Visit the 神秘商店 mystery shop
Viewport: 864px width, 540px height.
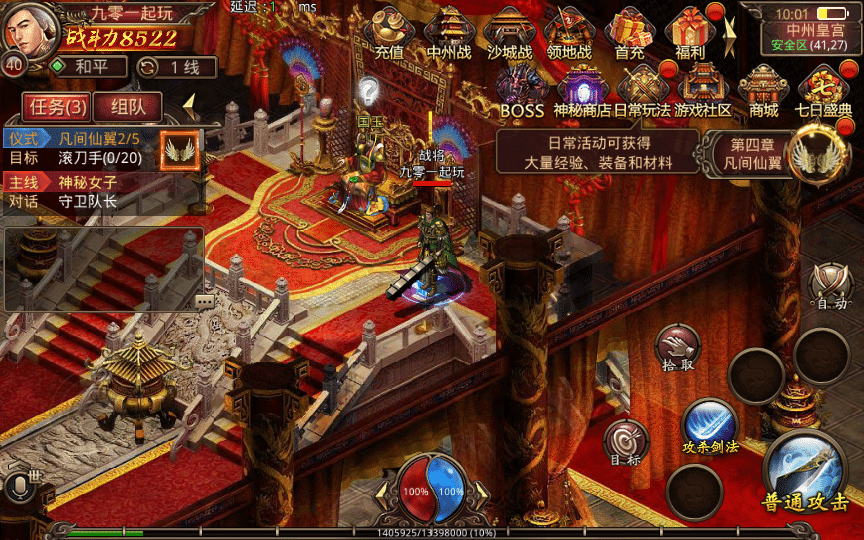click(582, 90)
